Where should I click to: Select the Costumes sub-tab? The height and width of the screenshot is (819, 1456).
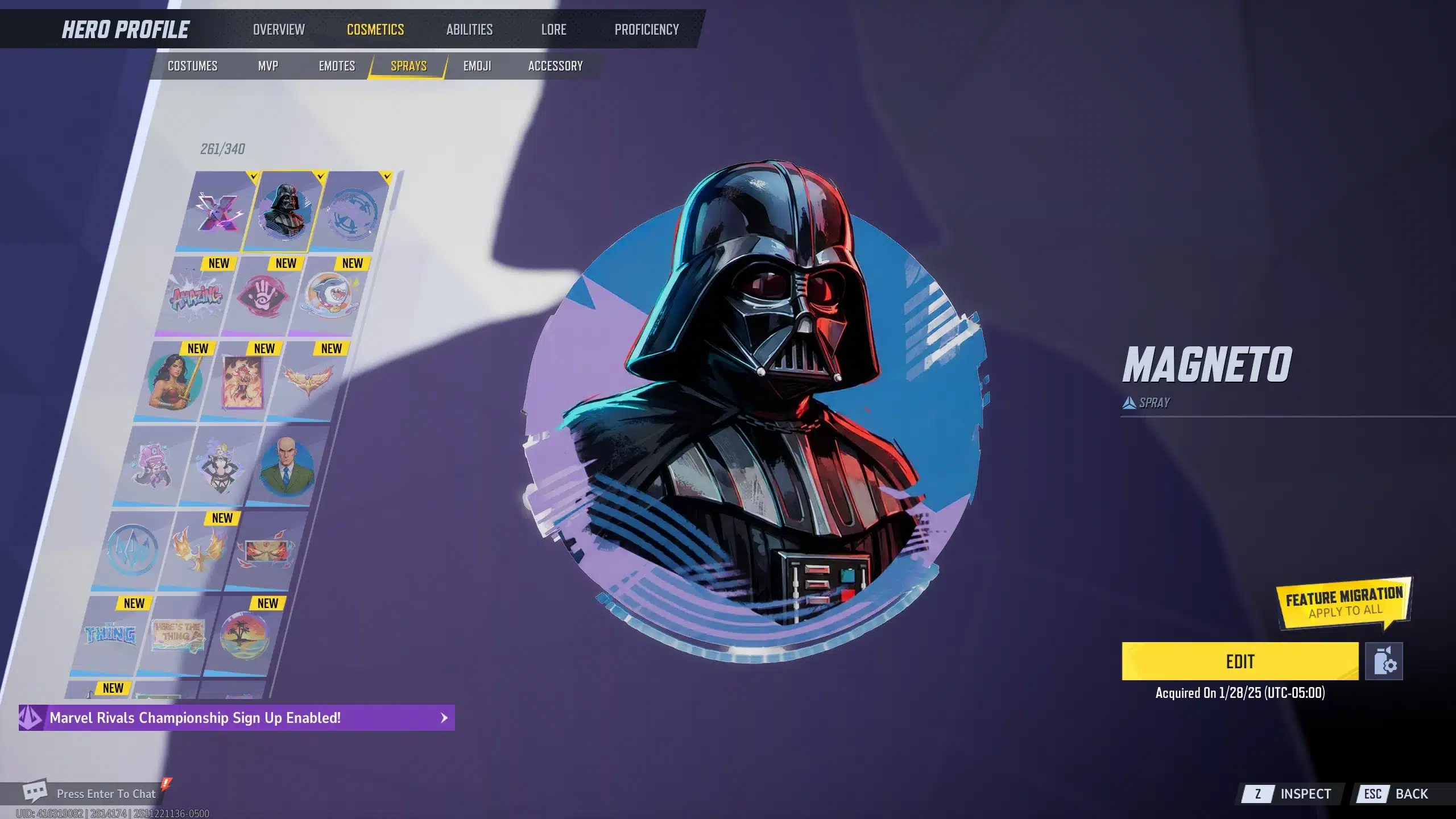point(192,66)
